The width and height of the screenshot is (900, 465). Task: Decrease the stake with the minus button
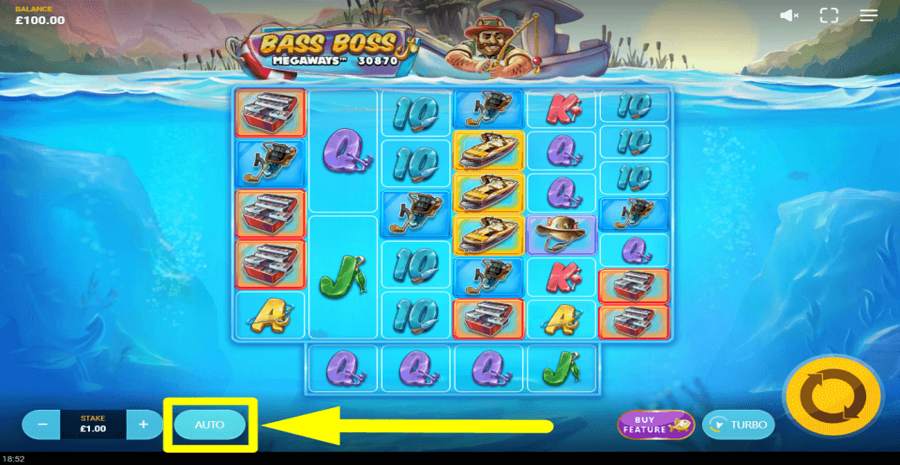41,425
